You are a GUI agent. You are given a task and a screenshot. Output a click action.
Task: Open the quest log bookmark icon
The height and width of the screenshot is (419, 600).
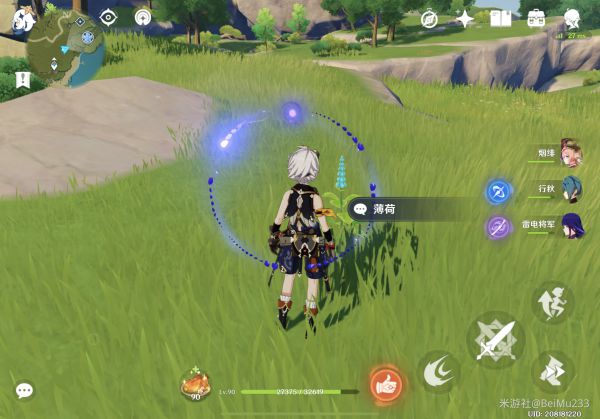pos(22,80)
